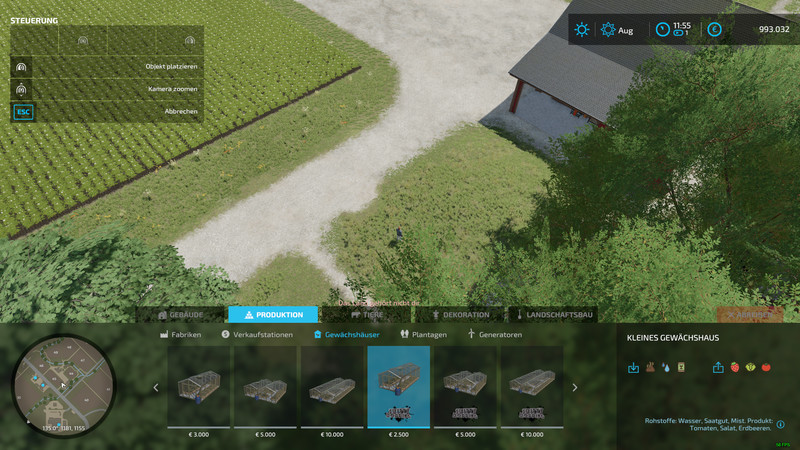
Task: Show the Generatoren subcategory
Action: pos(494,335)
